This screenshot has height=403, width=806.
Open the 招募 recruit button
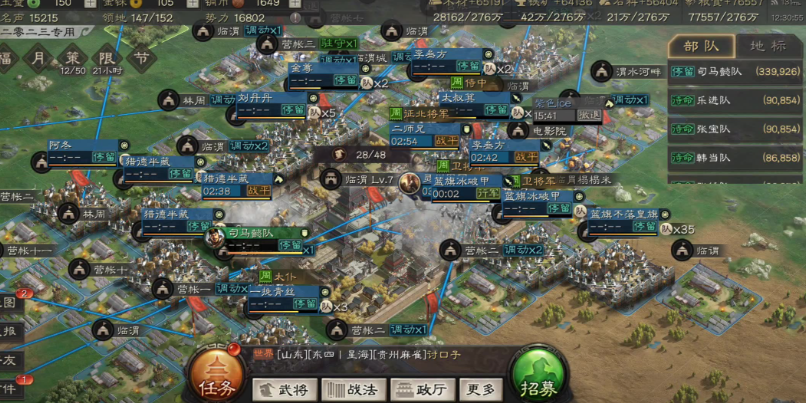tap(541, 377)
